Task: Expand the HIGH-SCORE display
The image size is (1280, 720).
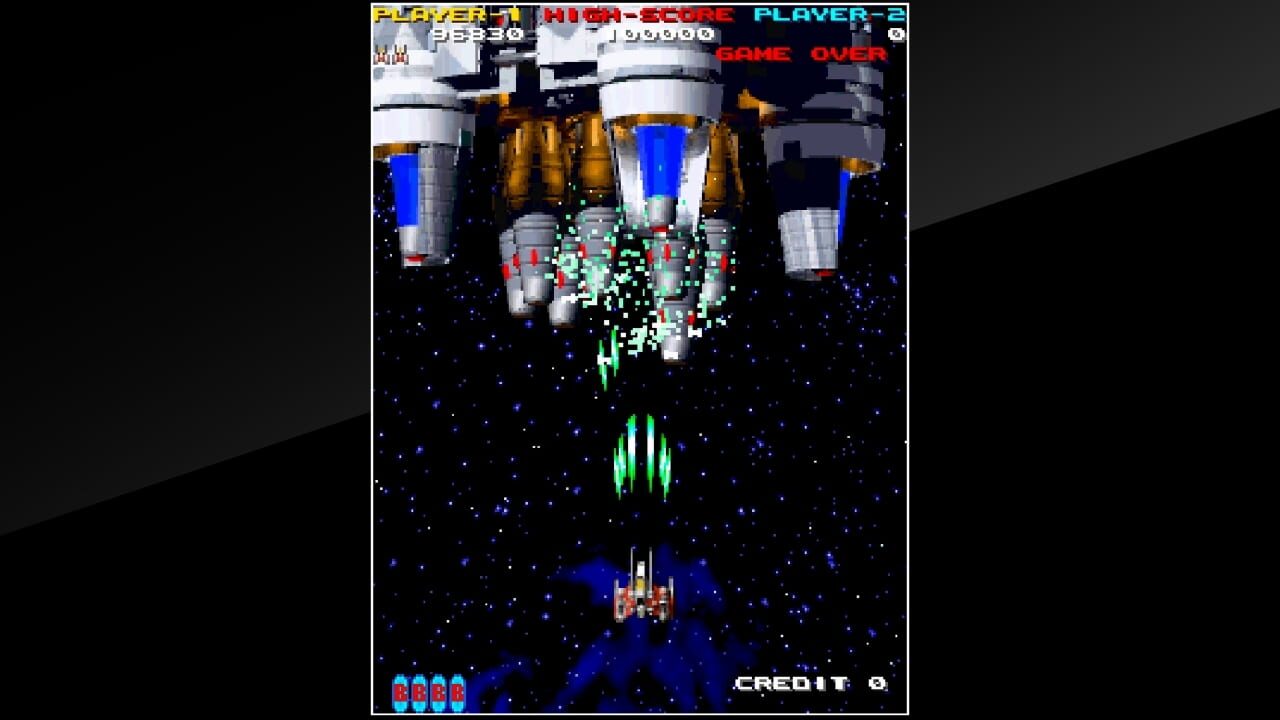Action: (x=639, y=16)
